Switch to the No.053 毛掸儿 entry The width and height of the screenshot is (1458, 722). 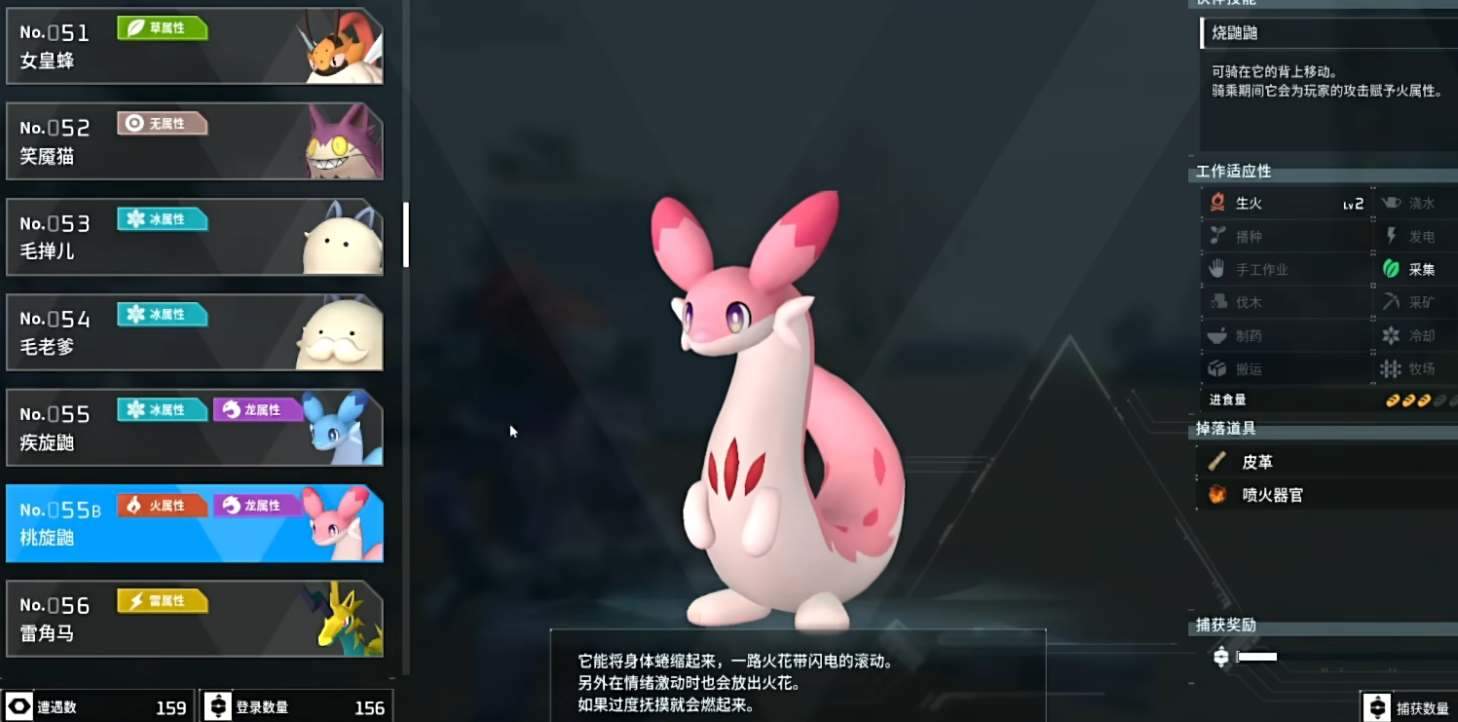tap(195, 237)
